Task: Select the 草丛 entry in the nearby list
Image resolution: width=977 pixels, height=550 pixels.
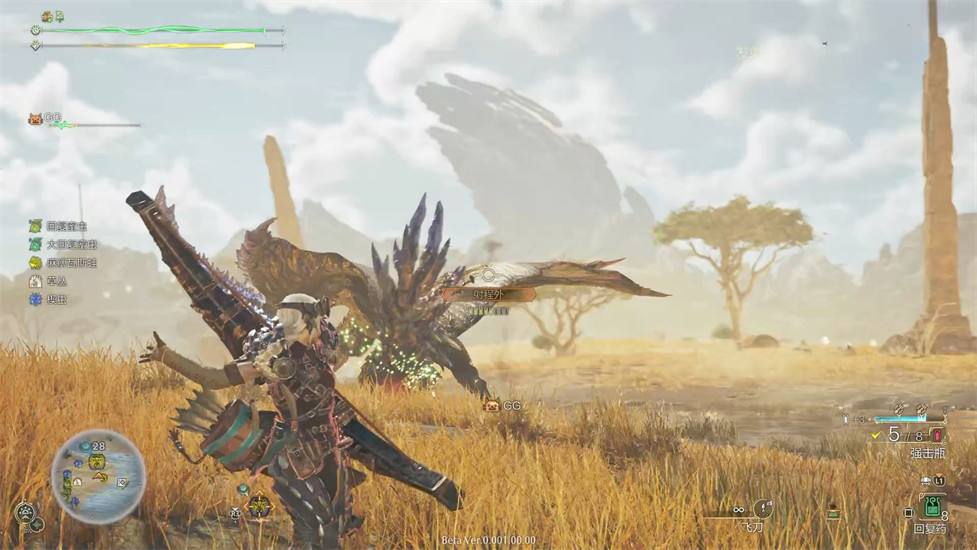Action: [x=36, y=281]
